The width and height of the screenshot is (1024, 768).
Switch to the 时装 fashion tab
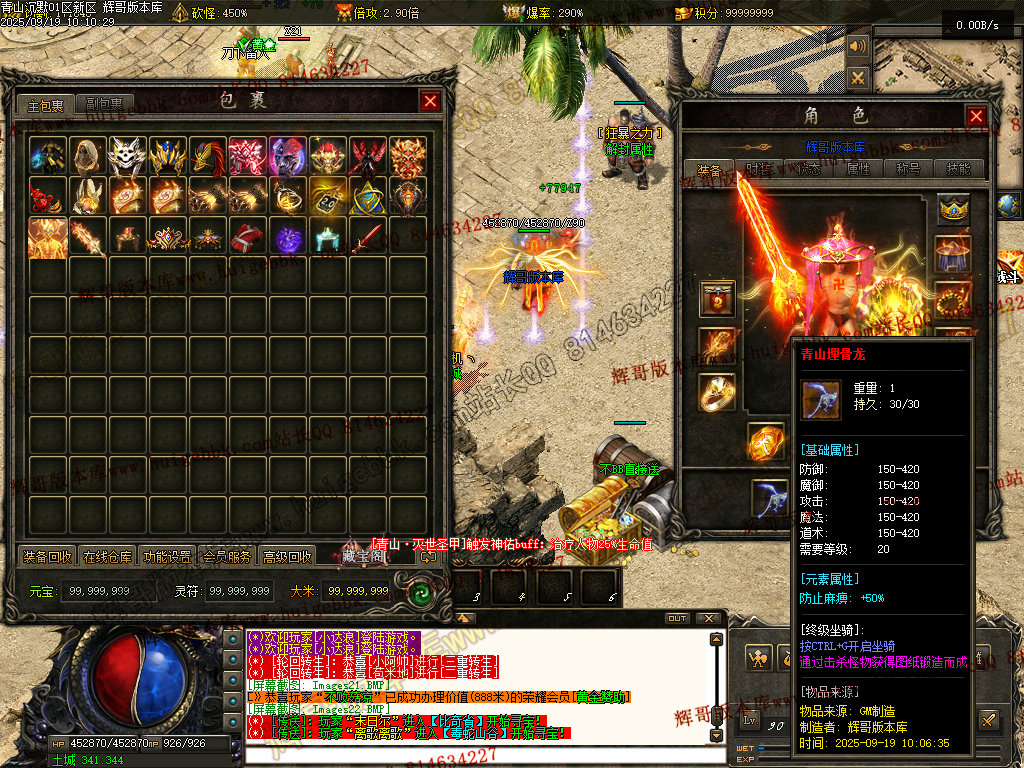[x=759, y=169]
